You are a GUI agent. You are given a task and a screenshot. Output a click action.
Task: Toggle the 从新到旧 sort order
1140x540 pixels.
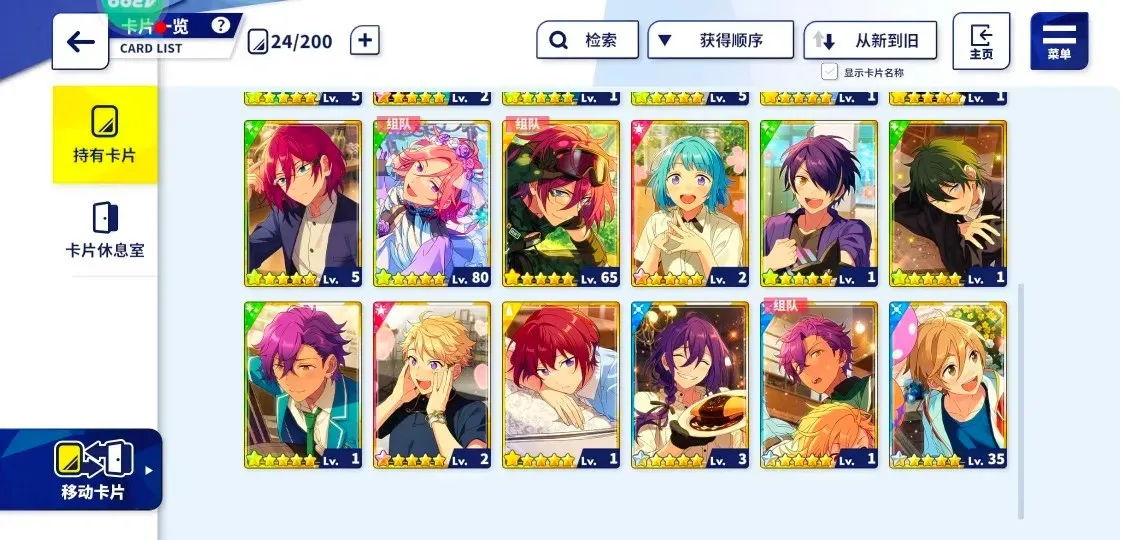click(x=870, y=41)
